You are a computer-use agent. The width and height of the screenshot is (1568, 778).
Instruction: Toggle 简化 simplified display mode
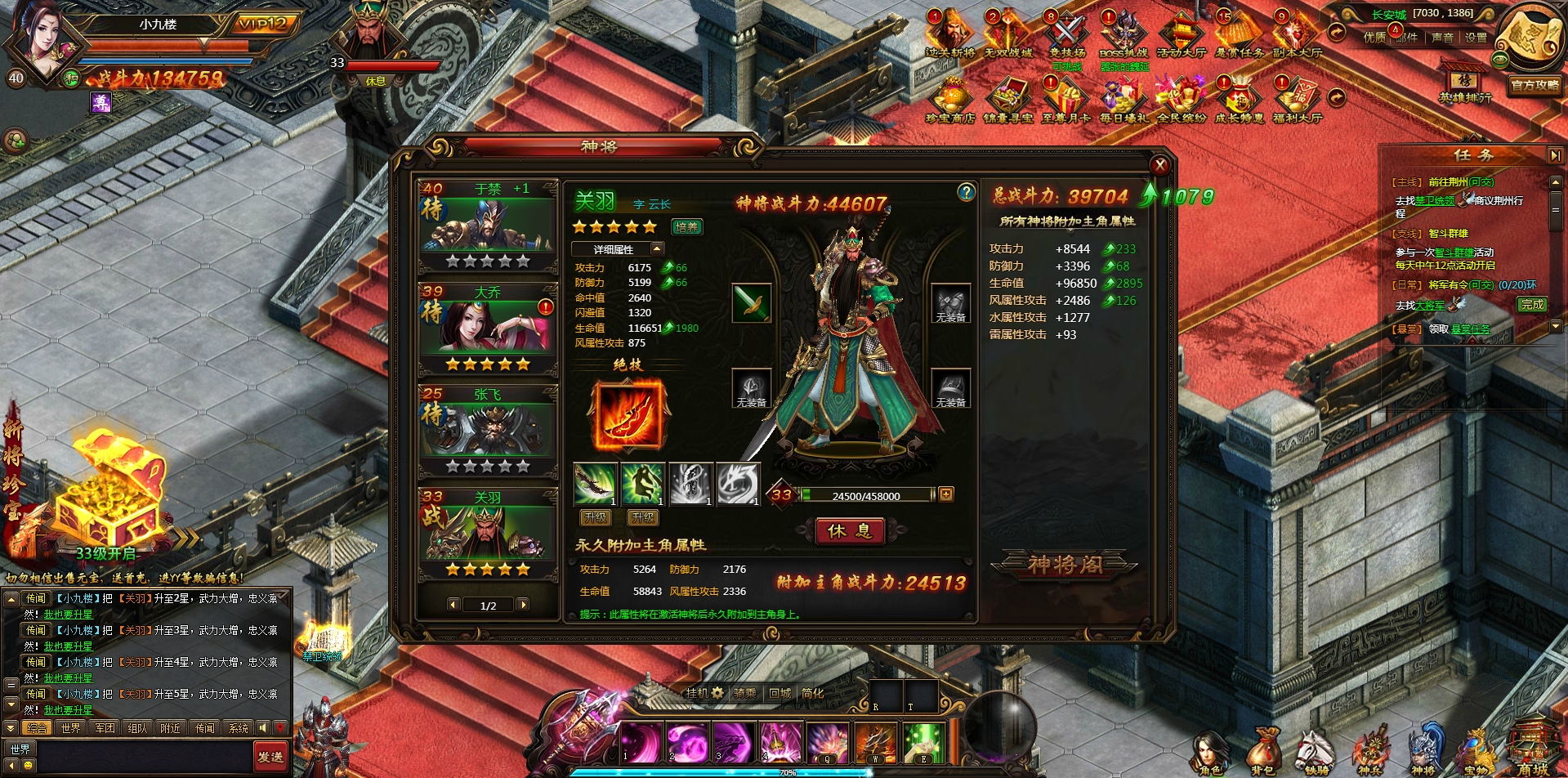(812, 693)
